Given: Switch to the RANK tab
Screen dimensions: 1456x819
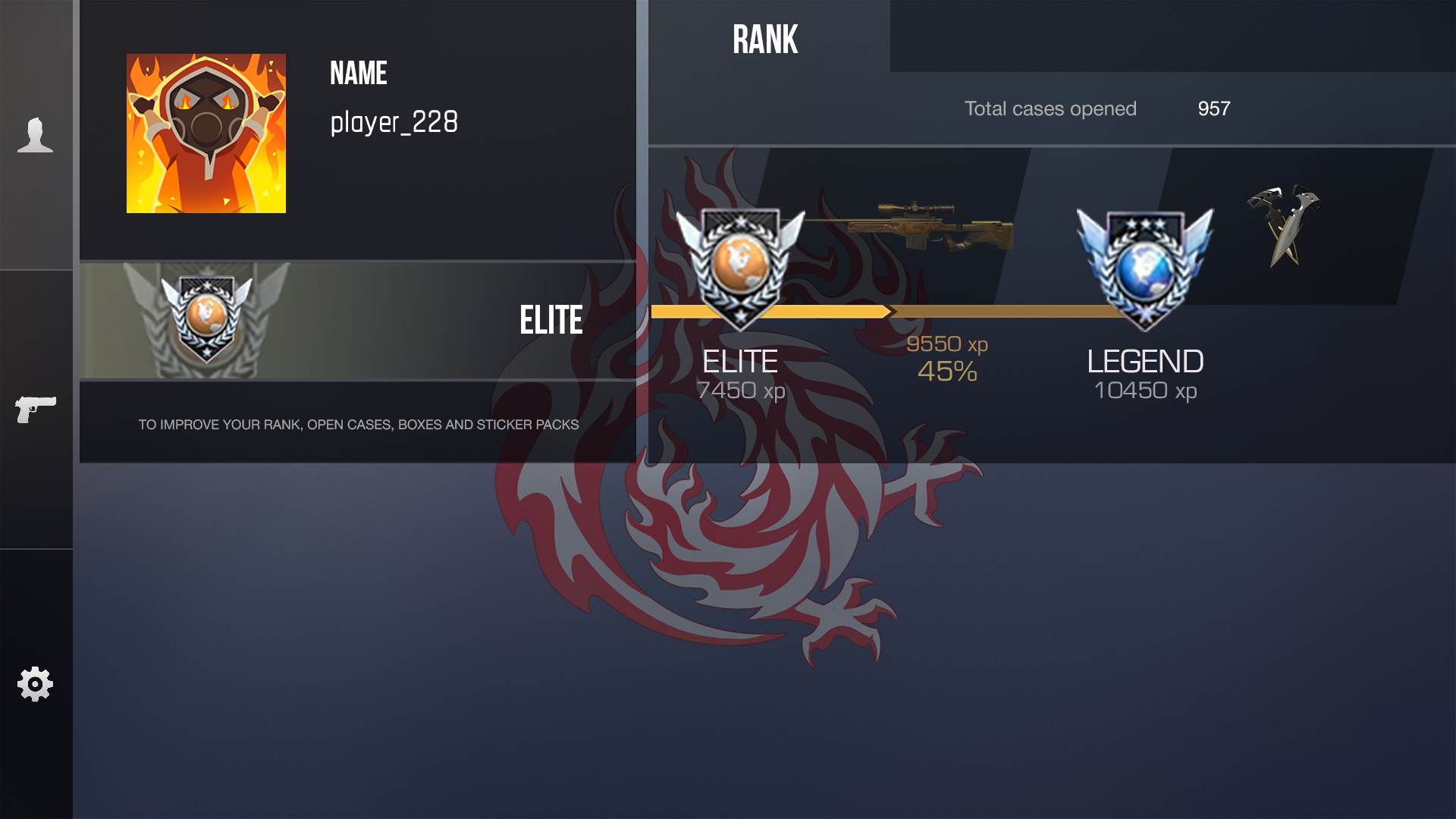Looking at the screenshot, I should click(764, 38).
